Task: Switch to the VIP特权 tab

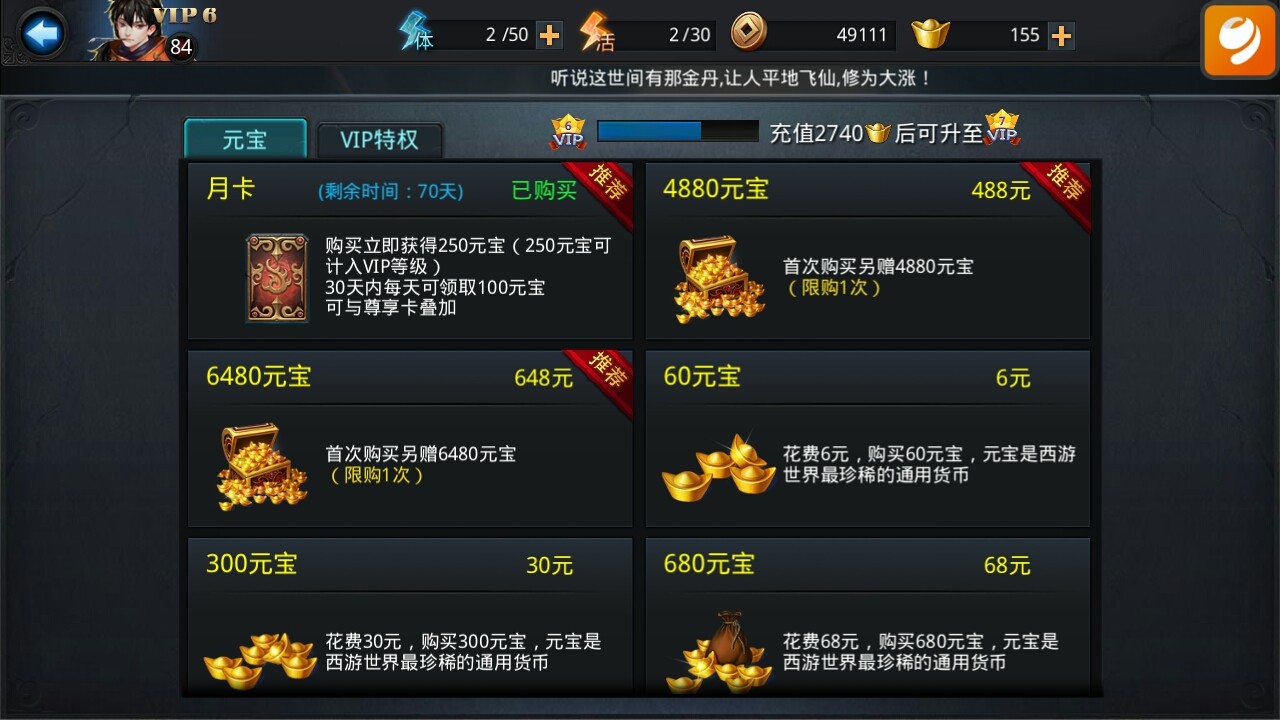Action: pyautogui.click(x=380, y=139)
